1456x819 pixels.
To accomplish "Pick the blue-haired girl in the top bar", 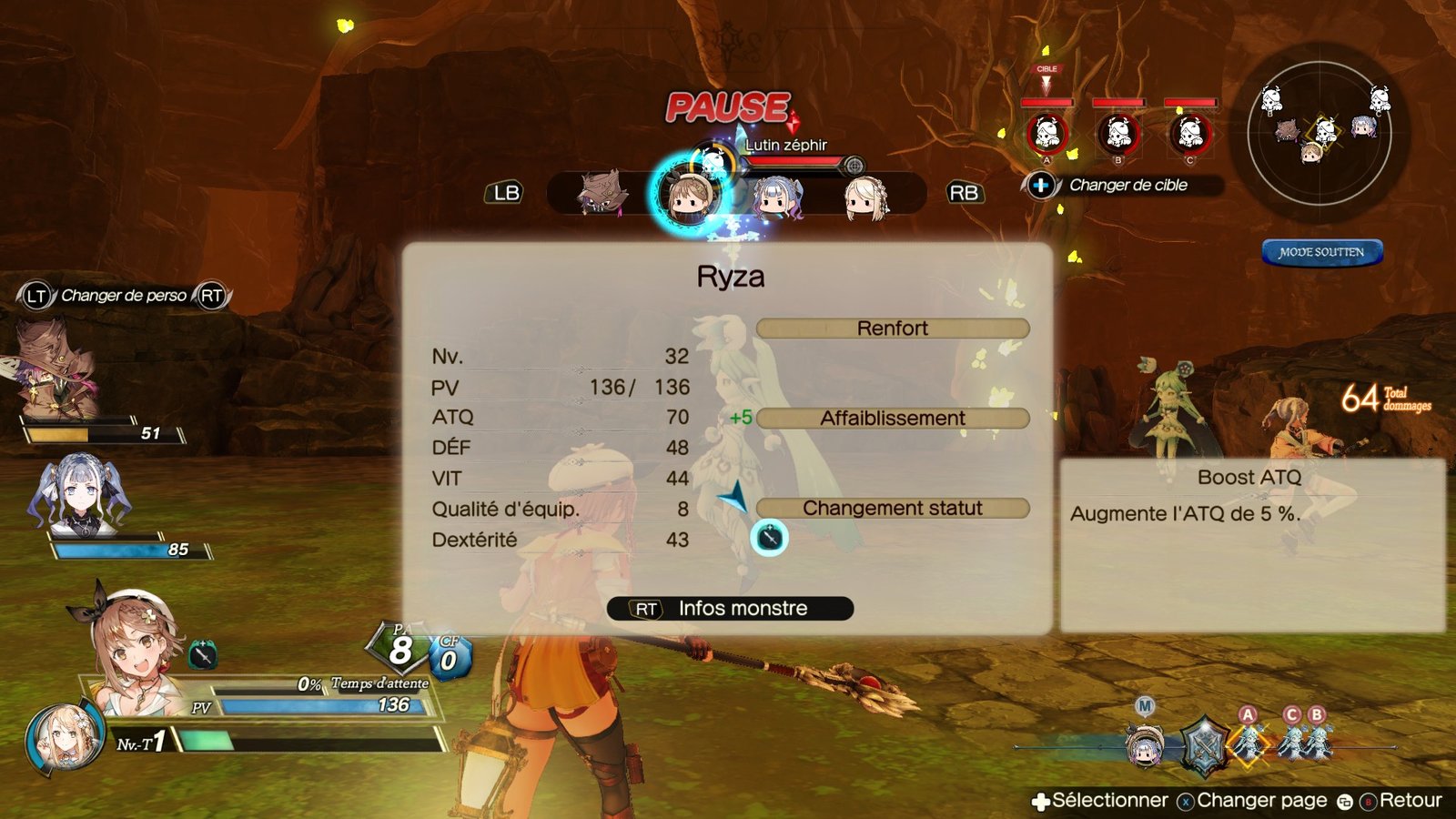I will [778, 196].
